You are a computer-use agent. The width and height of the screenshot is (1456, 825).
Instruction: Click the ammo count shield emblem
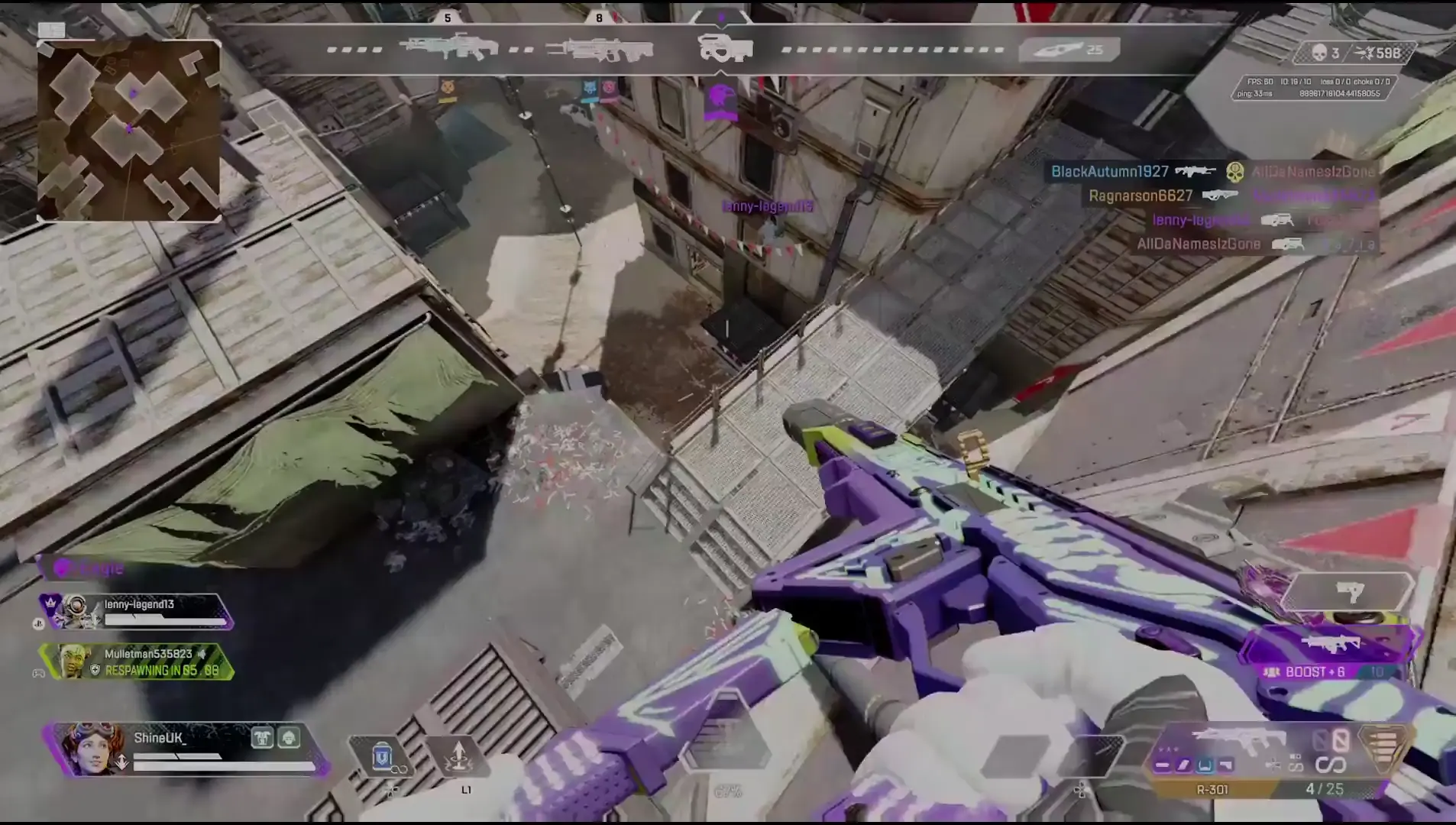1382,747
